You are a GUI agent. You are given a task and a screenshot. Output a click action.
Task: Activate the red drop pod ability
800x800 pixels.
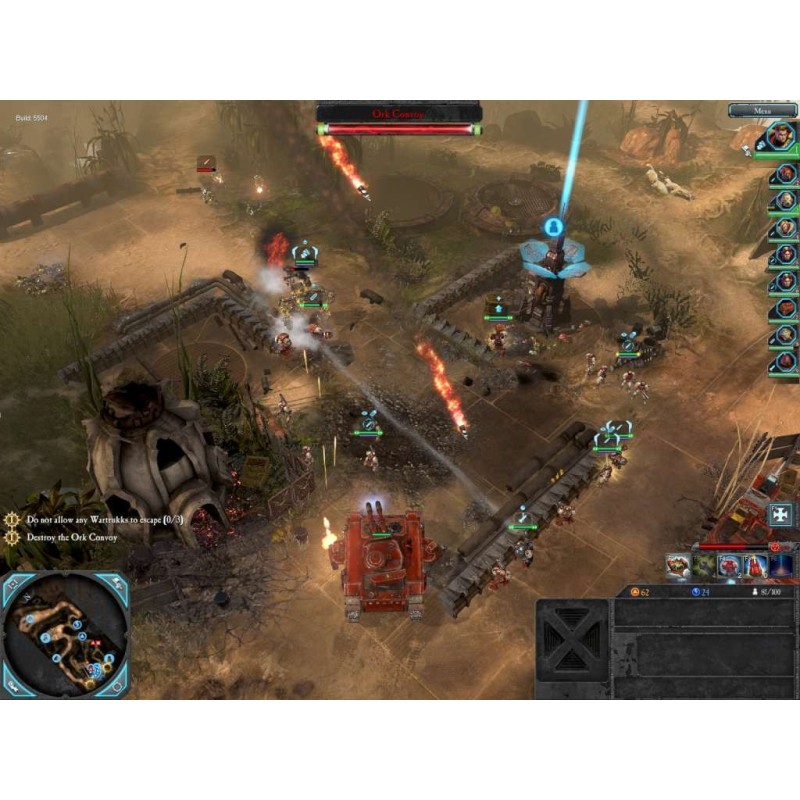tap(755, 566)
